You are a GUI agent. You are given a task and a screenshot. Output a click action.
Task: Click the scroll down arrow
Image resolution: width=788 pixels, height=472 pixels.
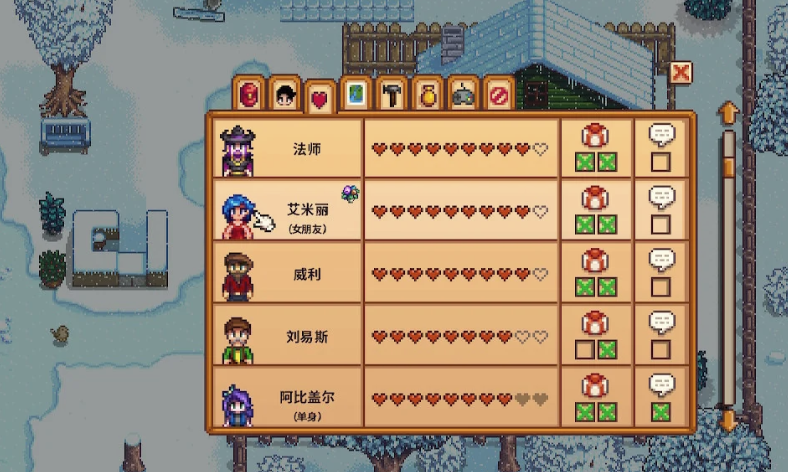[729, 419]
